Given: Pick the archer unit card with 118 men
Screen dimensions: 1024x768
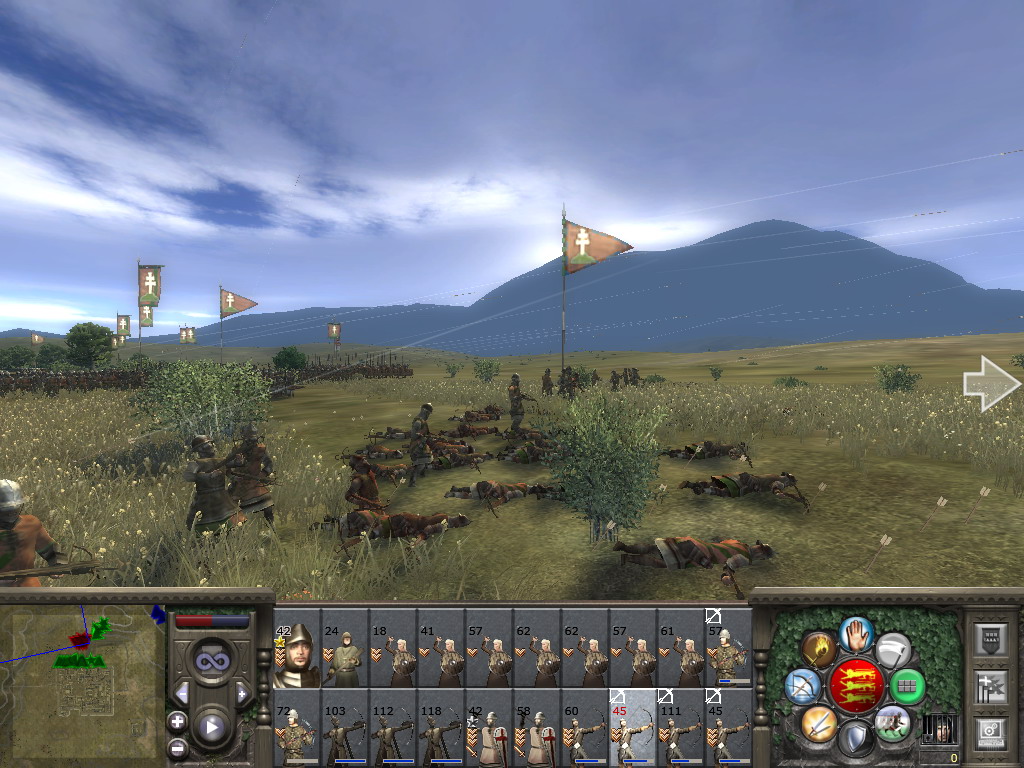Looking at the screenshot, I should click(441, 728).
